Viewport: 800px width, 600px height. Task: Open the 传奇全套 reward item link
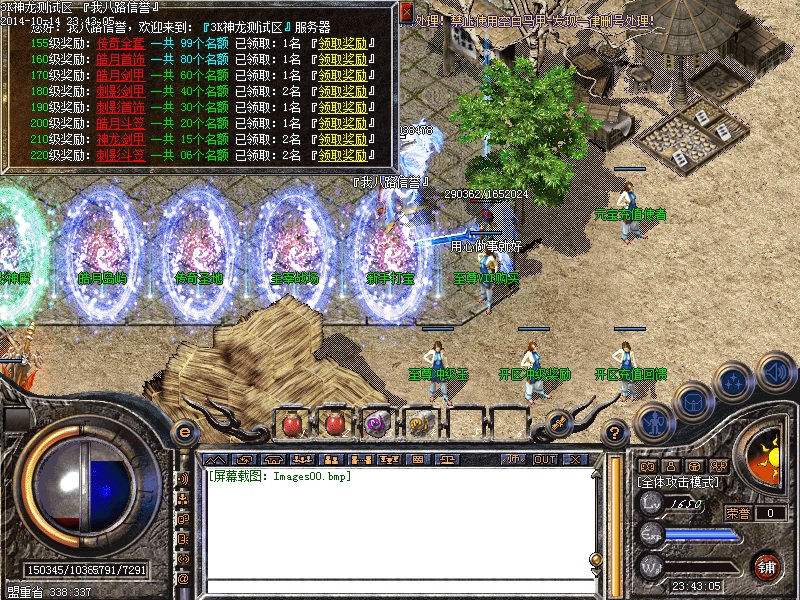coord(116,44)
